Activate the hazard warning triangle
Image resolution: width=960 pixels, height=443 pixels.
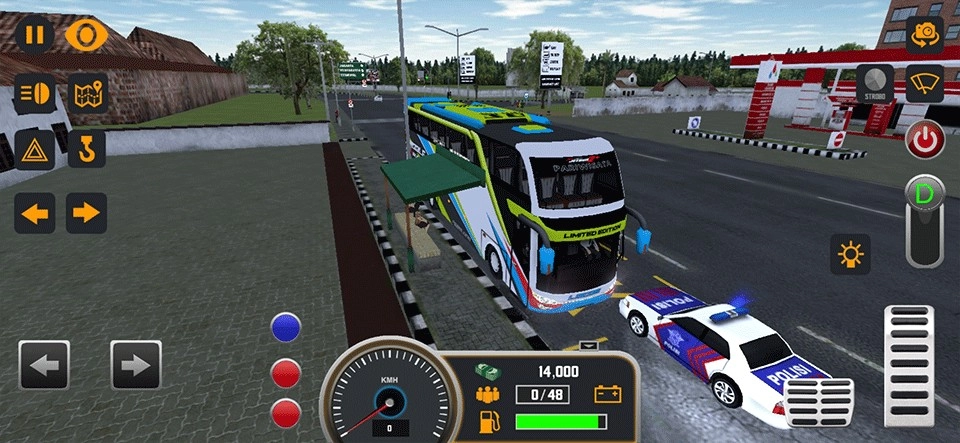[x=35, y=150]
